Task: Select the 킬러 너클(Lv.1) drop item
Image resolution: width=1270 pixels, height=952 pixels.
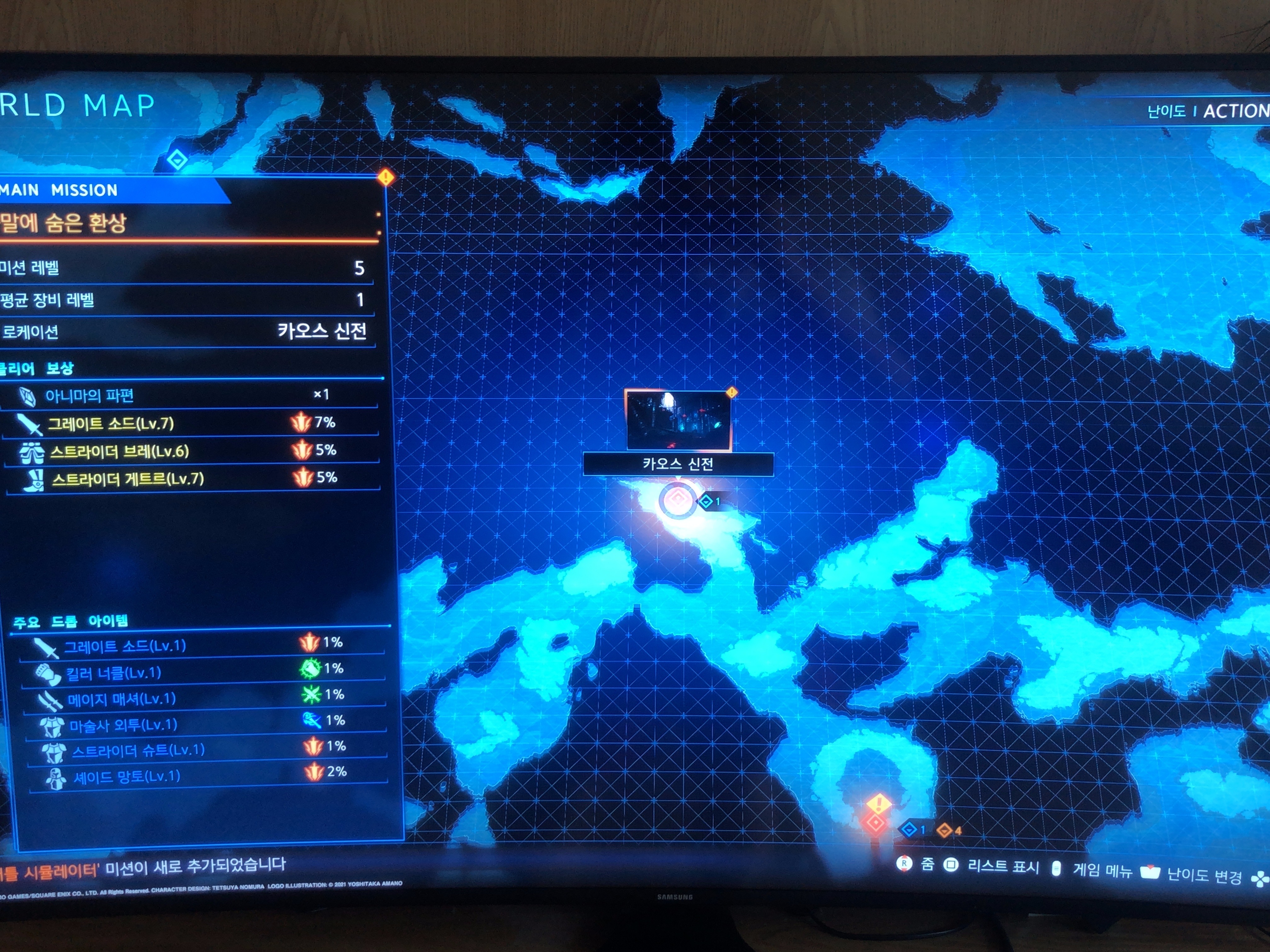Action: [x=113, y=672]
